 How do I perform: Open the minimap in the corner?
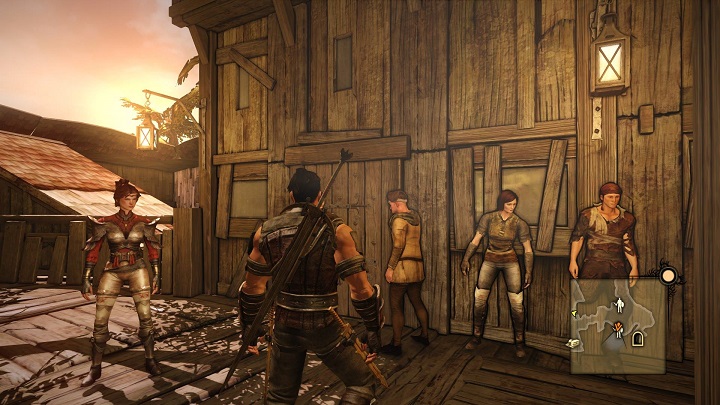[x=619, y=318]
